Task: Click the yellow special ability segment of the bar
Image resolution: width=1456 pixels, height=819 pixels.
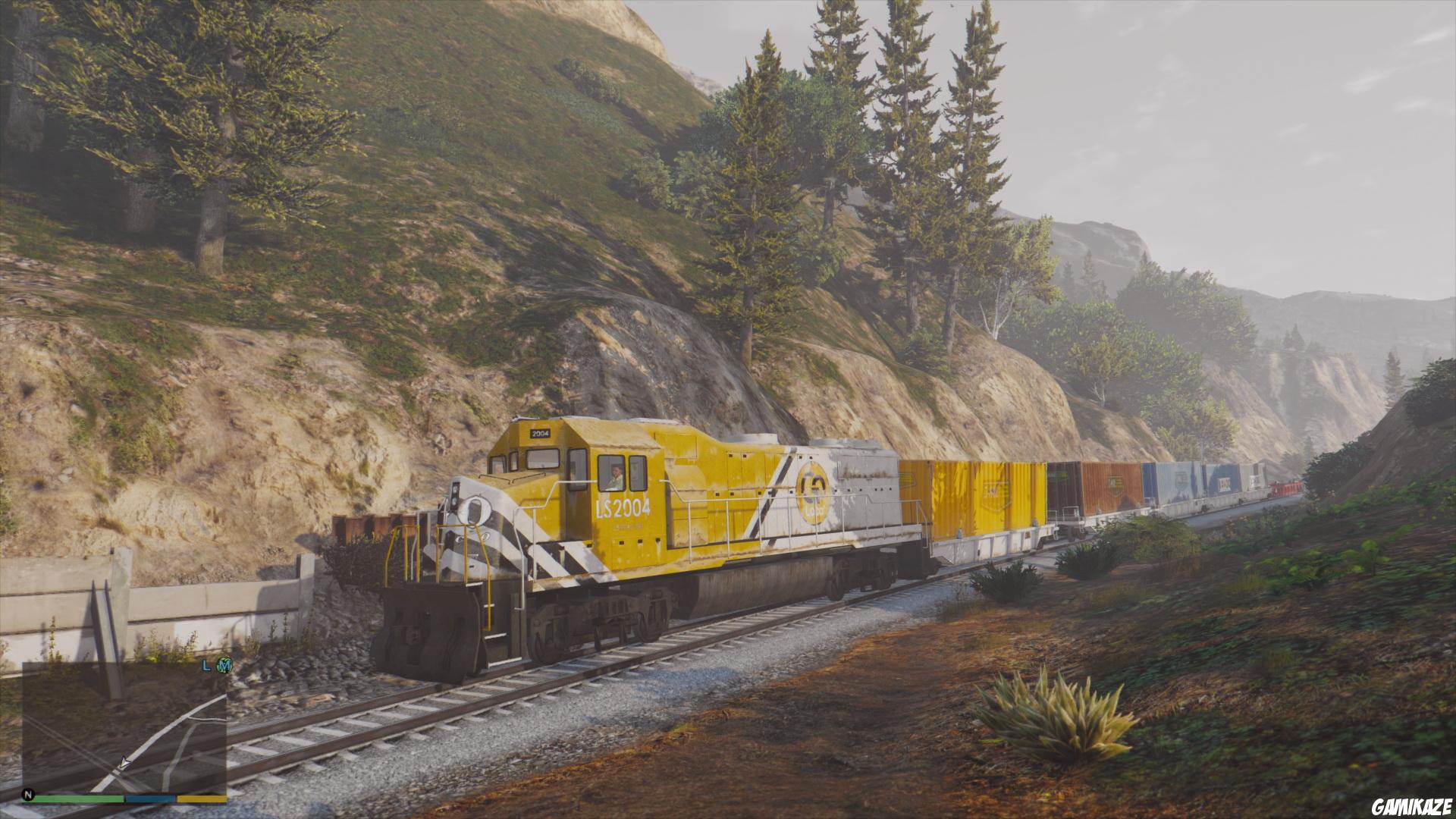Action: pos(202,799)
